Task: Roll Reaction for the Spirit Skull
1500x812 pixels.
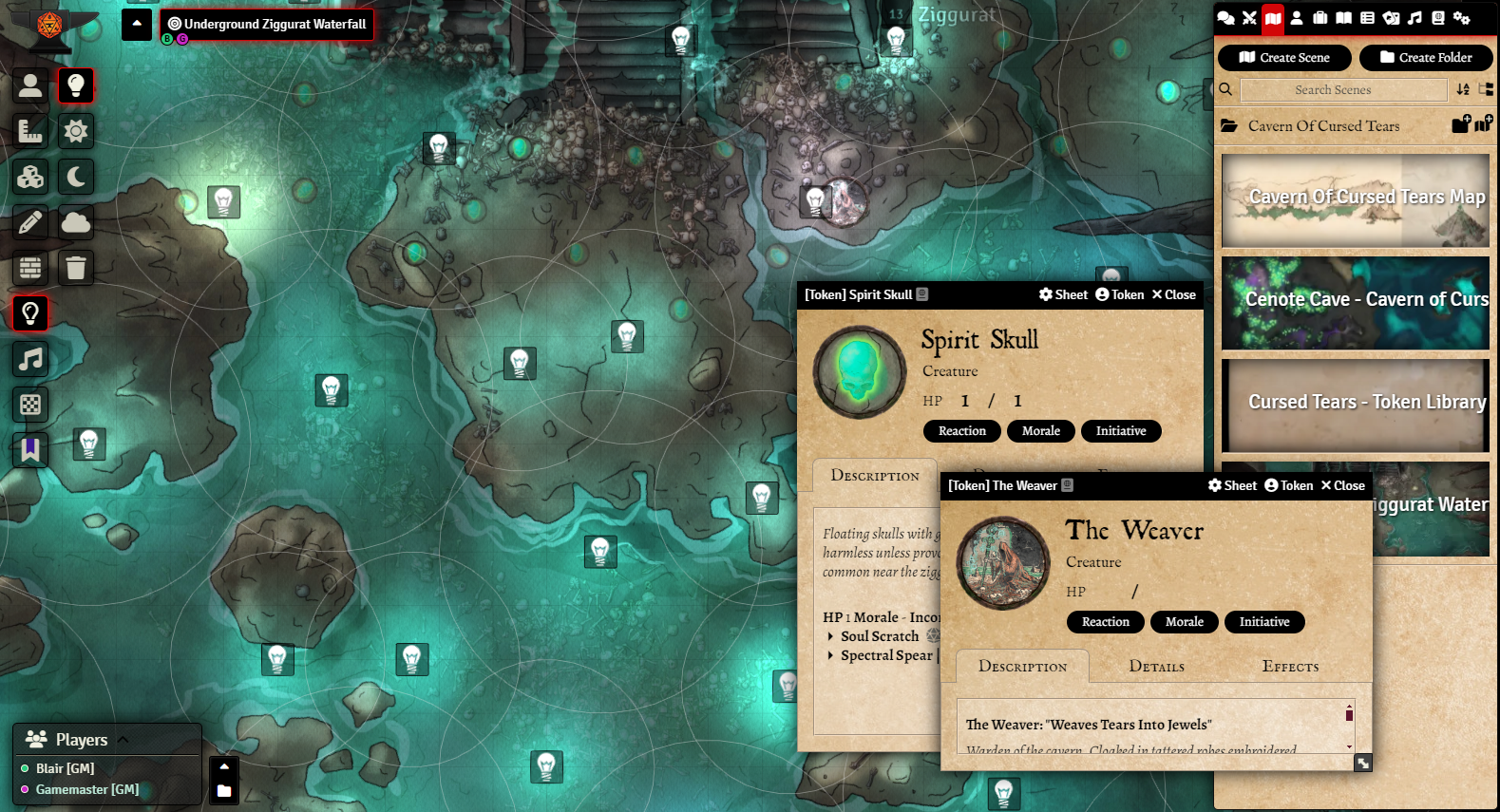Action: tap(962, 431)
